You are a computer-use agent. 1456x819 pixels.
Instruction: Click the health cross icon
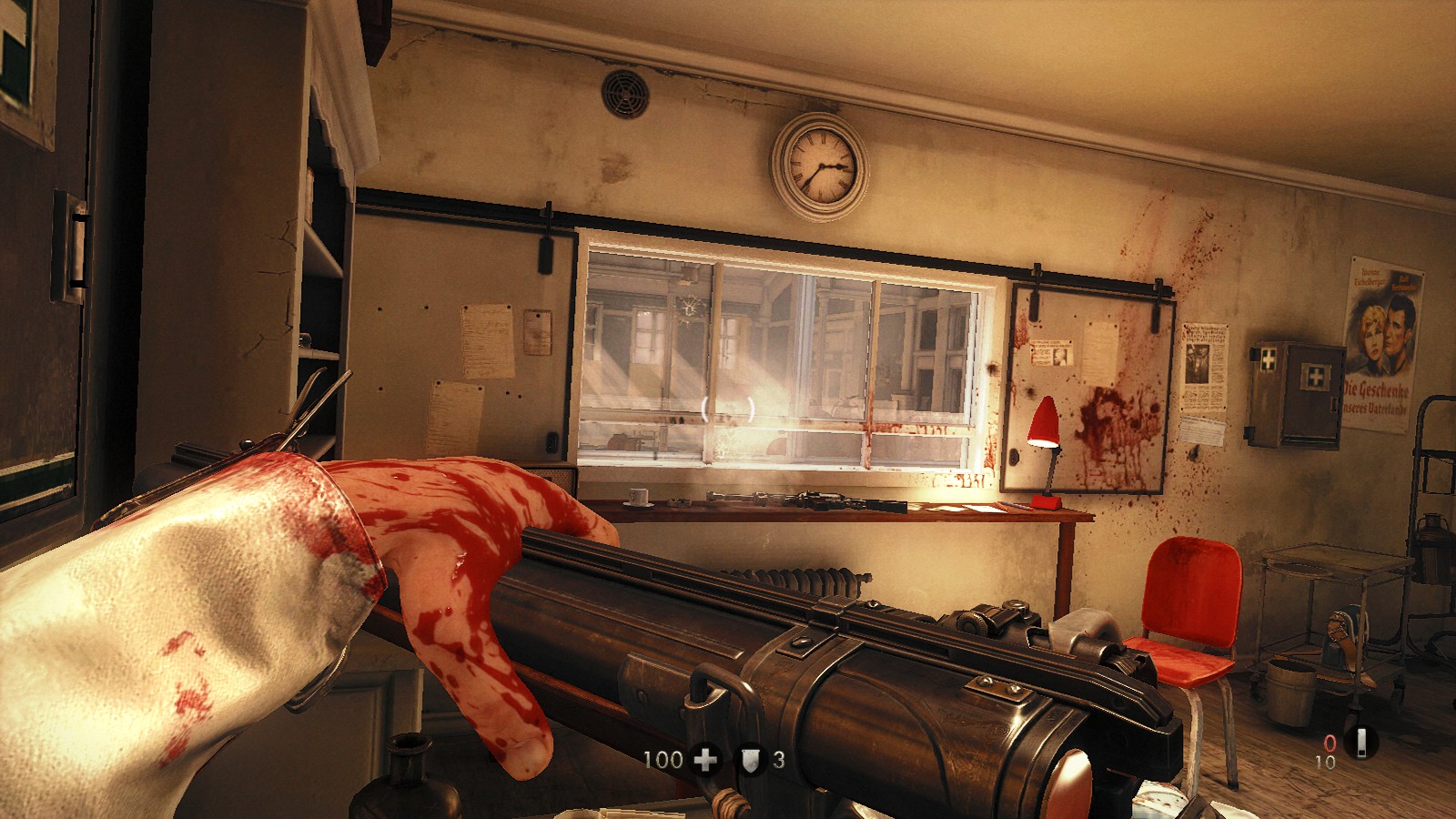click(705, 759)
